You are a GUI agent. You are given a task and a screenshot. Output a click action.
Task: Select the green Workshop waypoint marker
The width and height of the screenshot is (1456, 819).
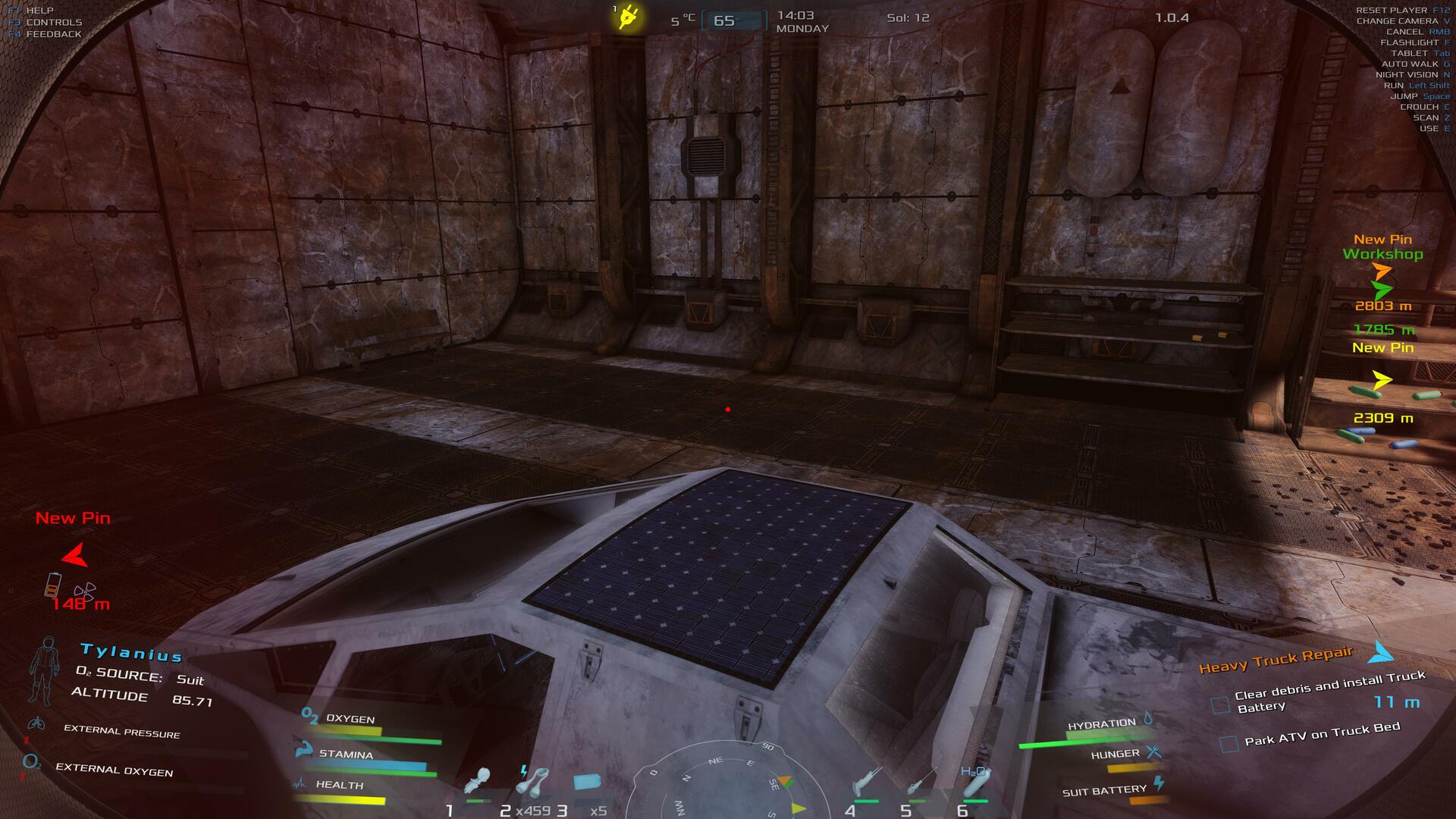tap(1382, 289)
